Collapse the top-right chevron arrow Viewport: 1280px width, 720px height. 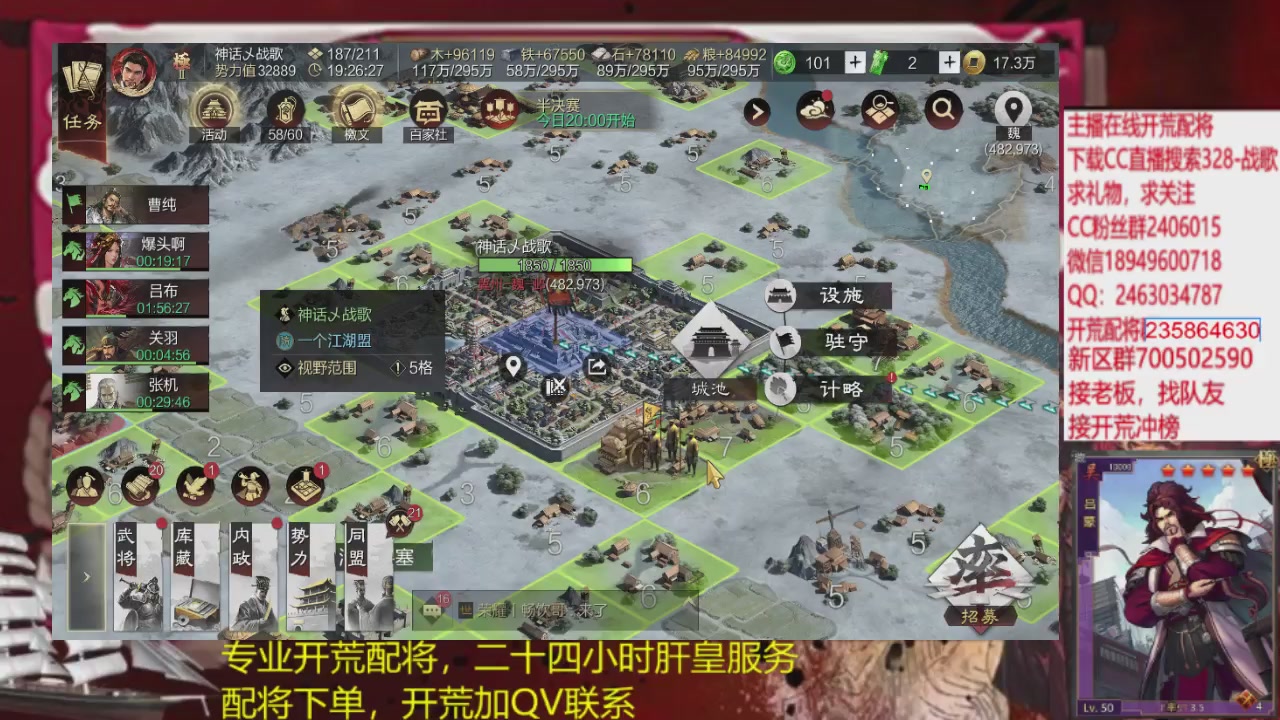(757, 111)
